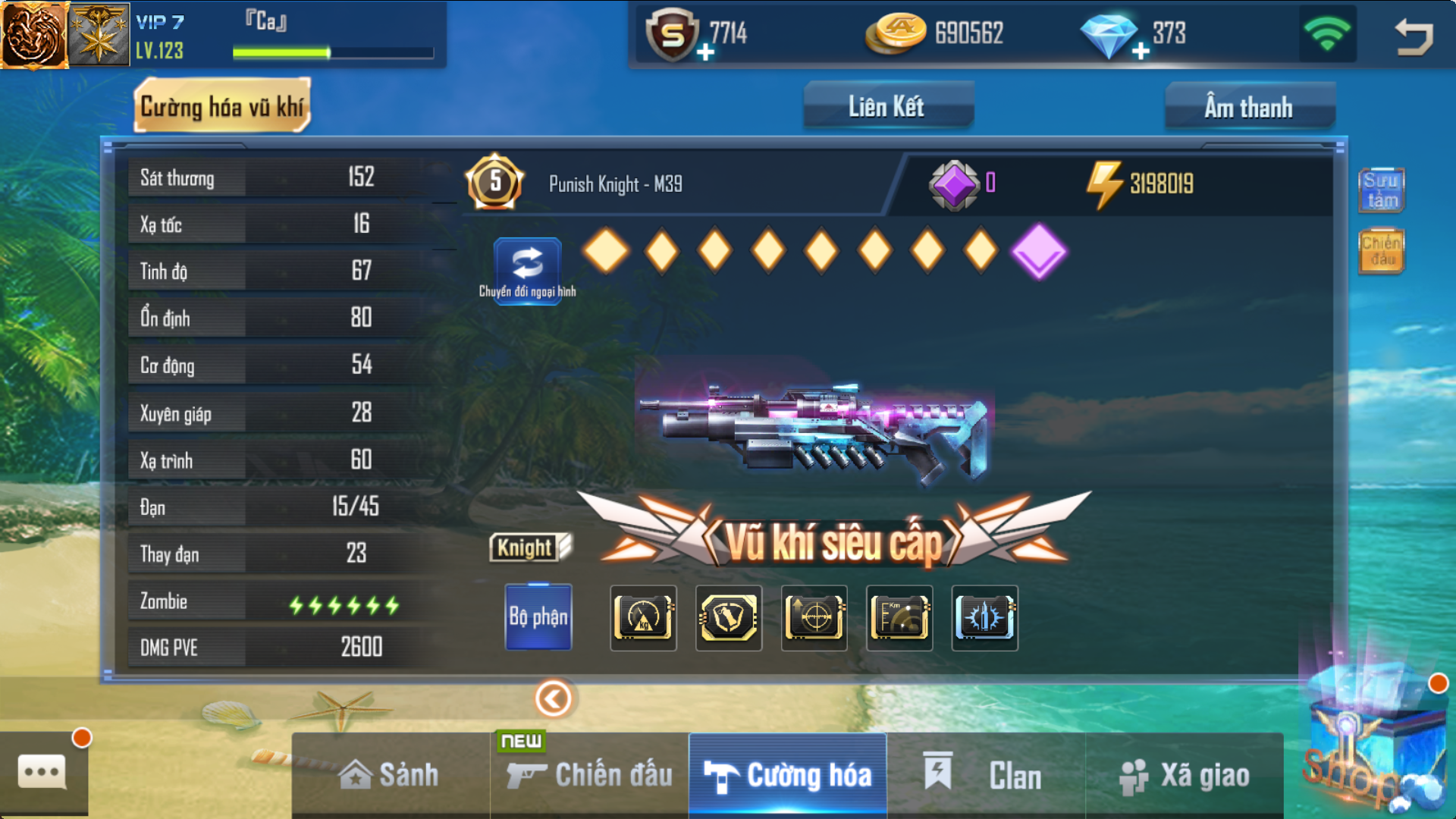The width and height of the screenshot is (1456, 819).
Task: Go to the Sảnh lobby tab
Action: click(390, 775)
